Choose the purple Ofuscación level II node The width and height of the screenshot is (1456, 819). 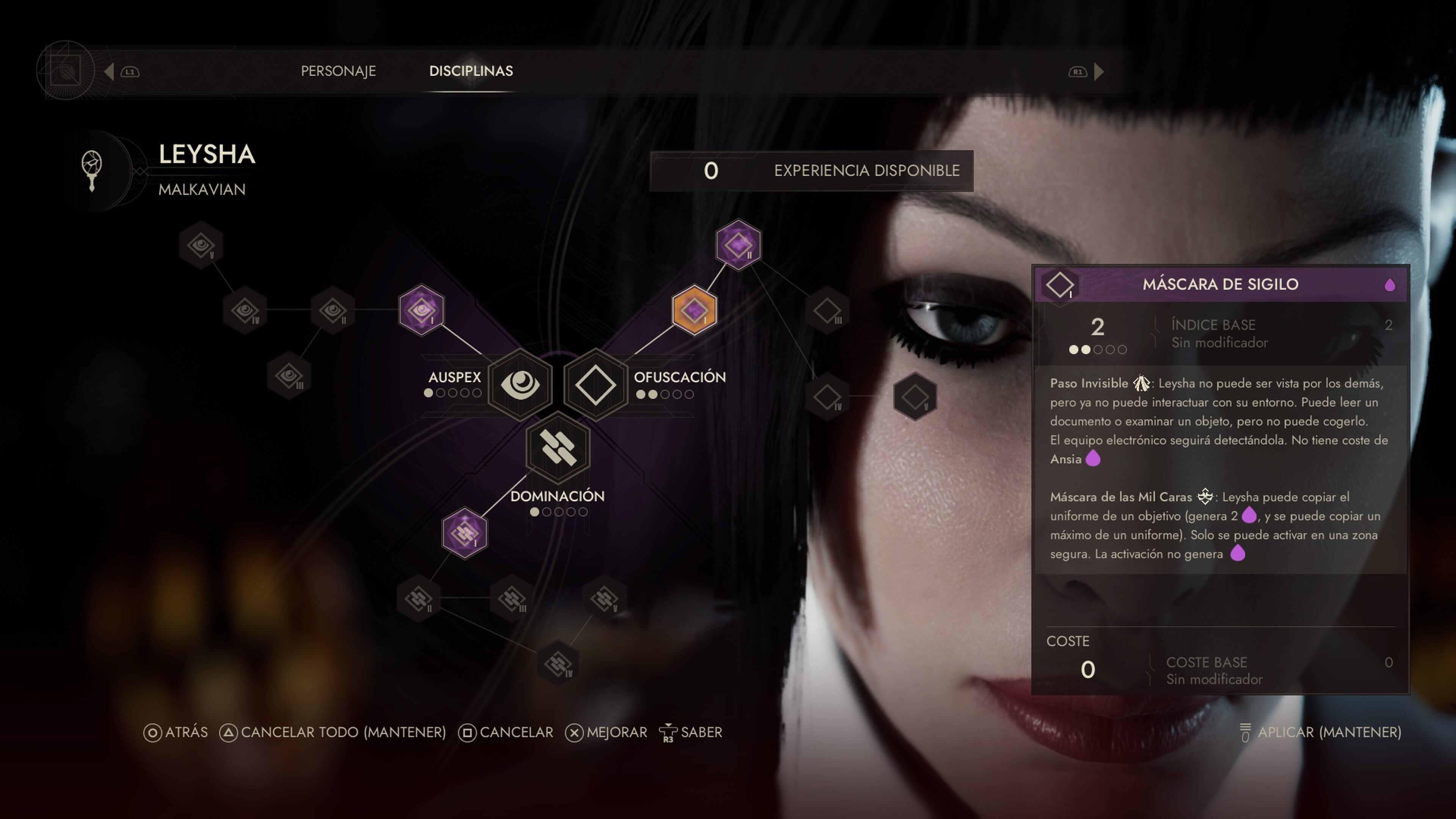(x=738, y=245)
